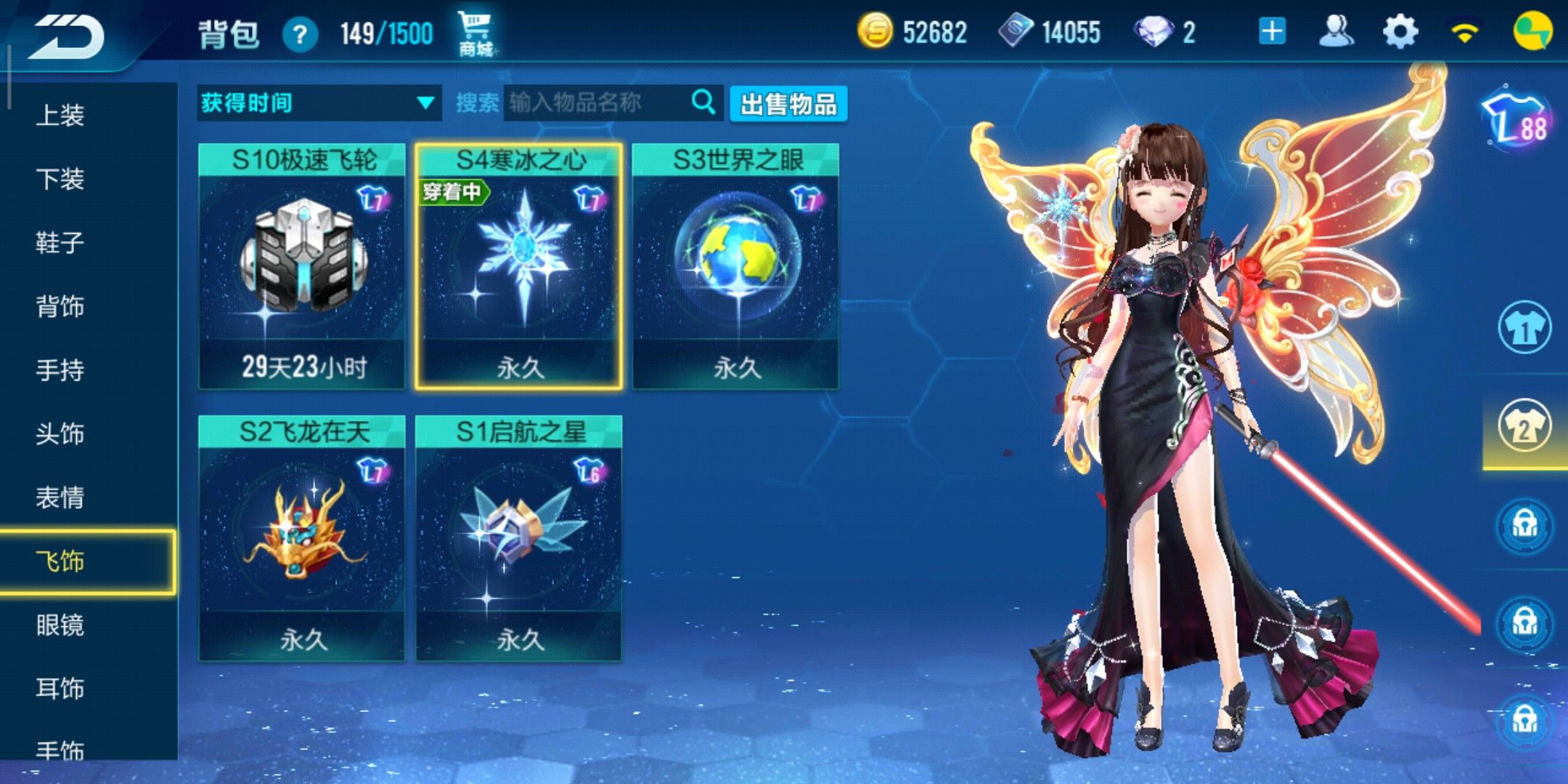The height and width of the screenshot is (784, 1568).
Task: Choose the 出售物品 sell items button
Action: (788, 104)
